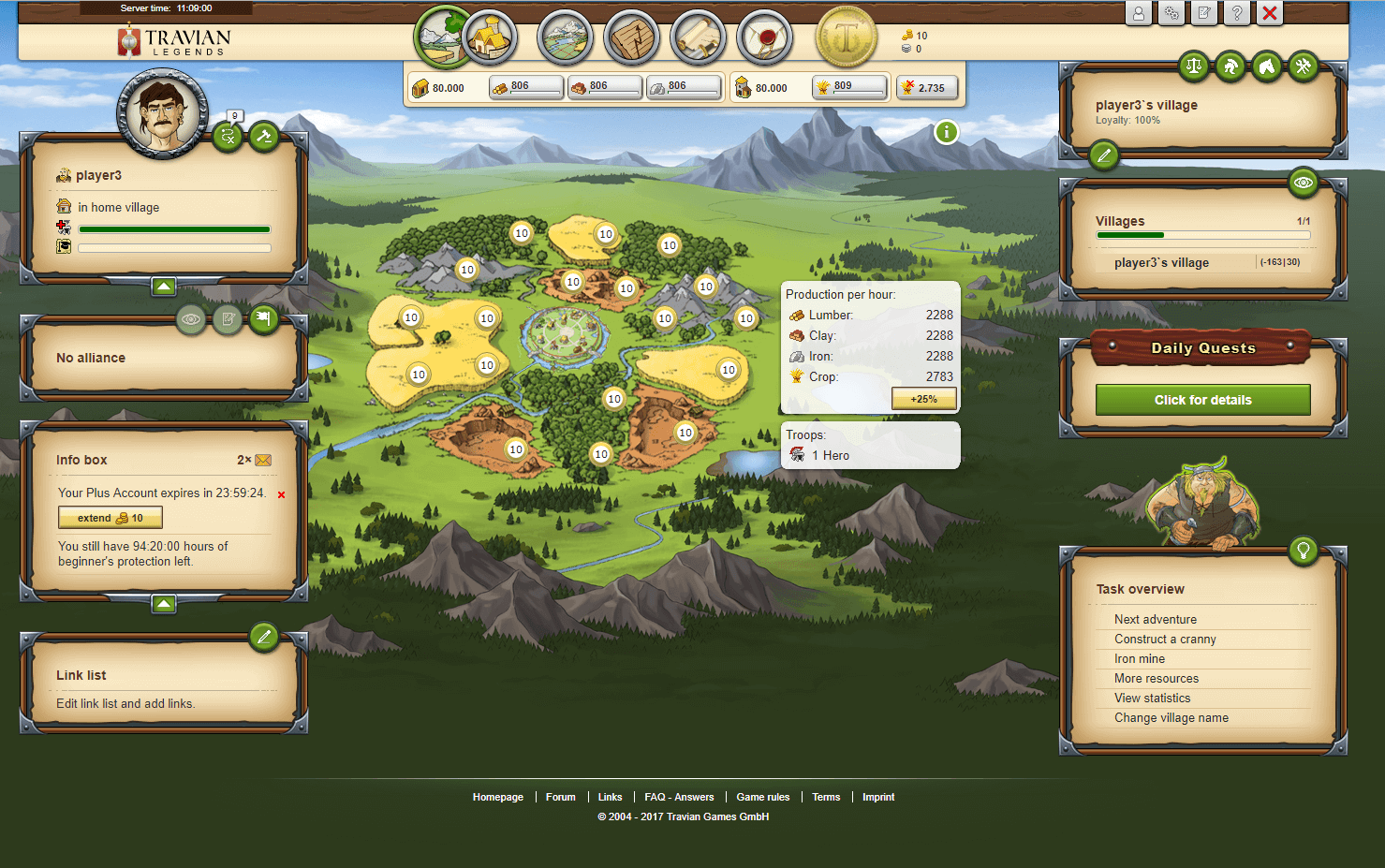The image size is (1385, 868).
Task: Dismiss the Plus Account expiry notice
Action: click(281, 494)
